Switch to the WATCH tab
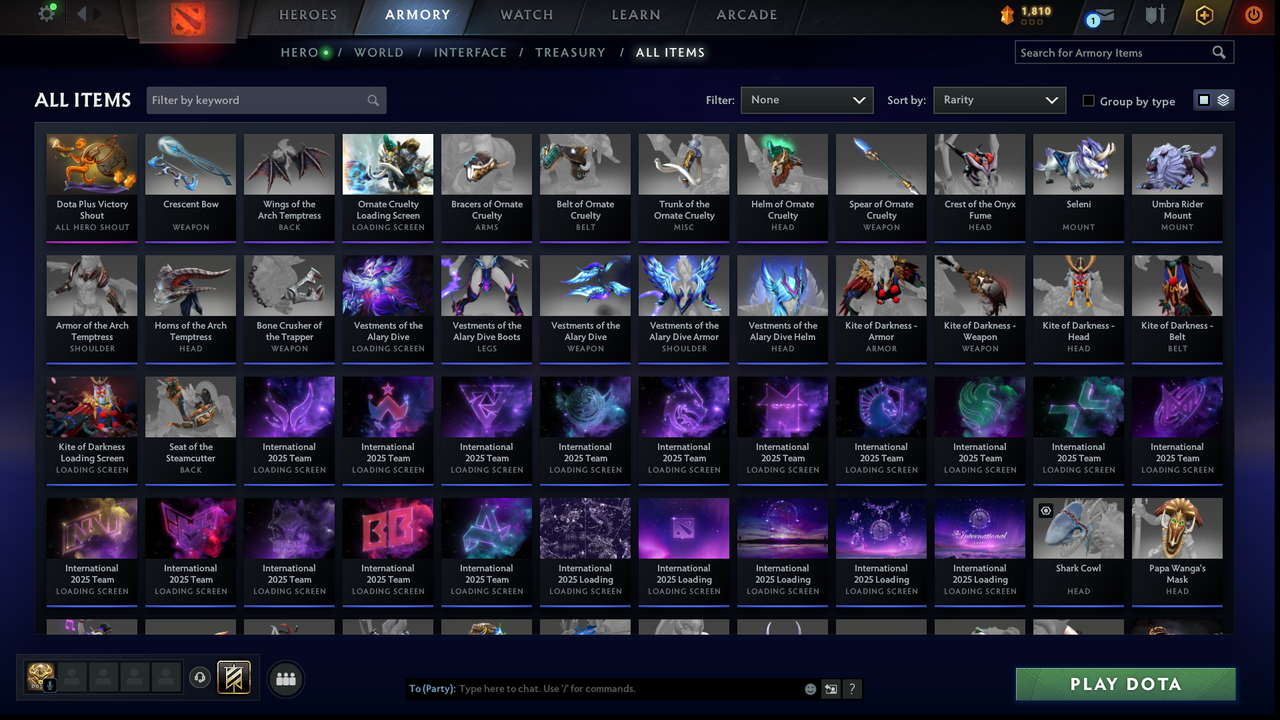The image size is (1280, 720). (527, 15)
